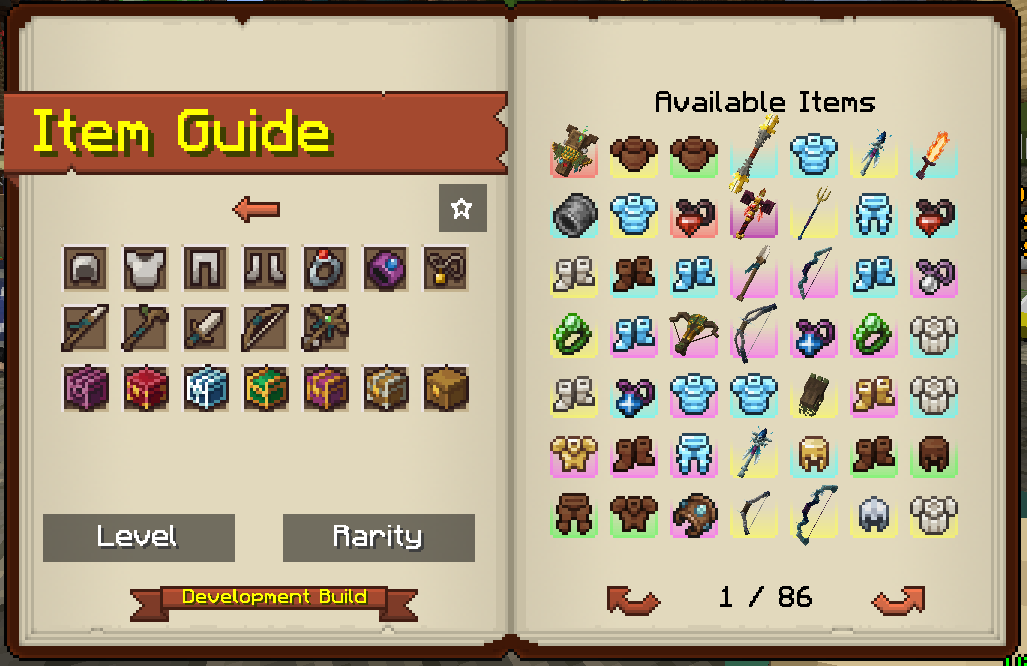
Task: Filter by chestplate type
Action: (x=145, y=268)
